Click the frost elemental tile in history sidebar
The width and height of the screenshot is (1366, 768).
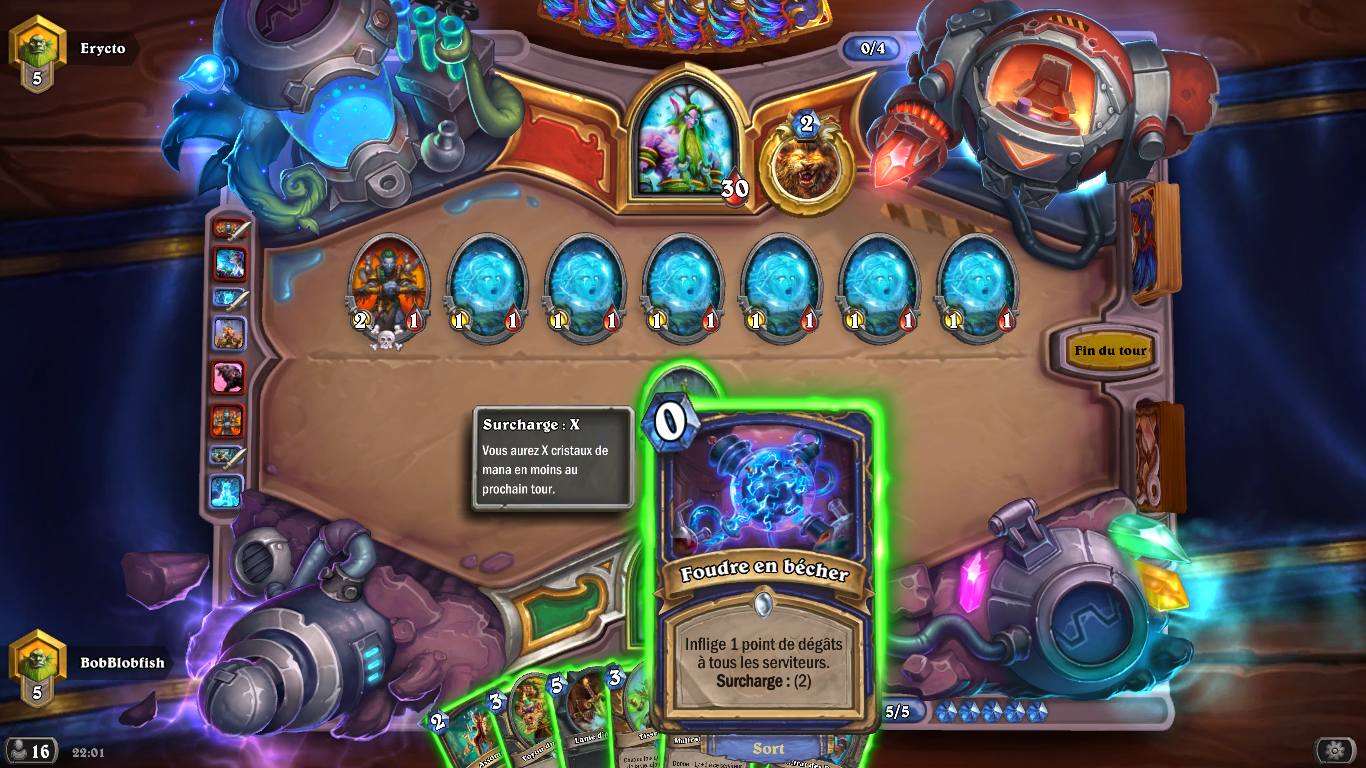227,492
